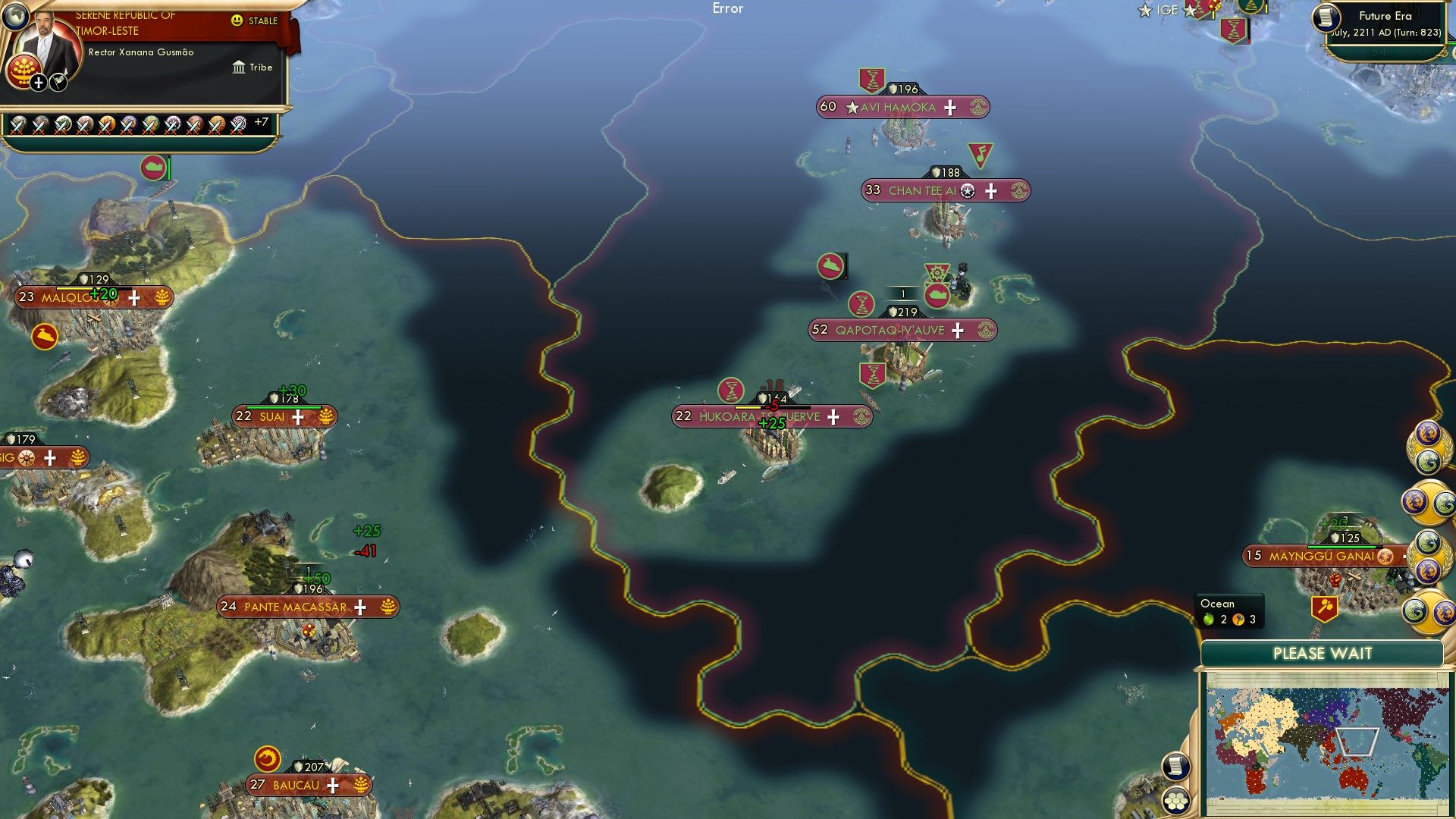Expand Pante Macassar's banner with its plus icon
This screenshot has width=1456, height=819.
click(362, 607)
